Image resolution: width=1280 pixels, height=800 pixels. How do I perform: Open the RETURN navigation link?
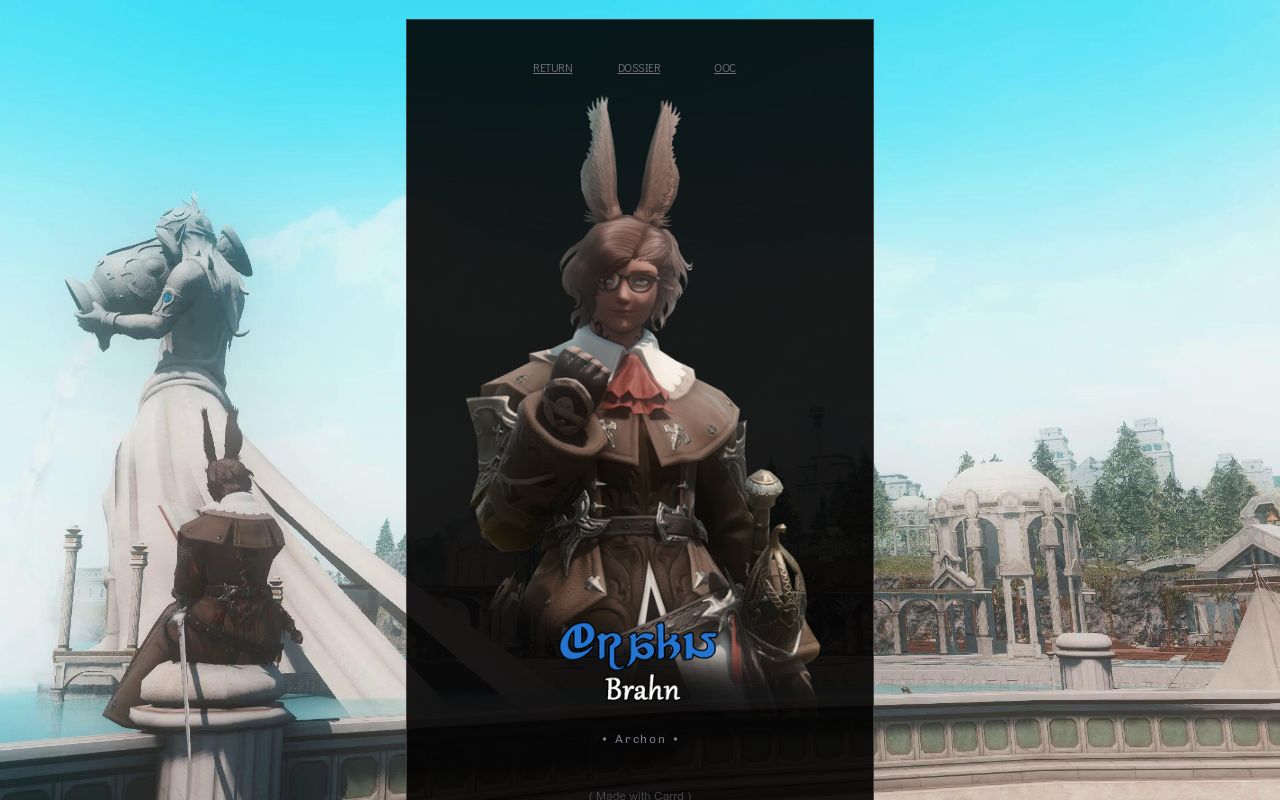tap(552, 67)
